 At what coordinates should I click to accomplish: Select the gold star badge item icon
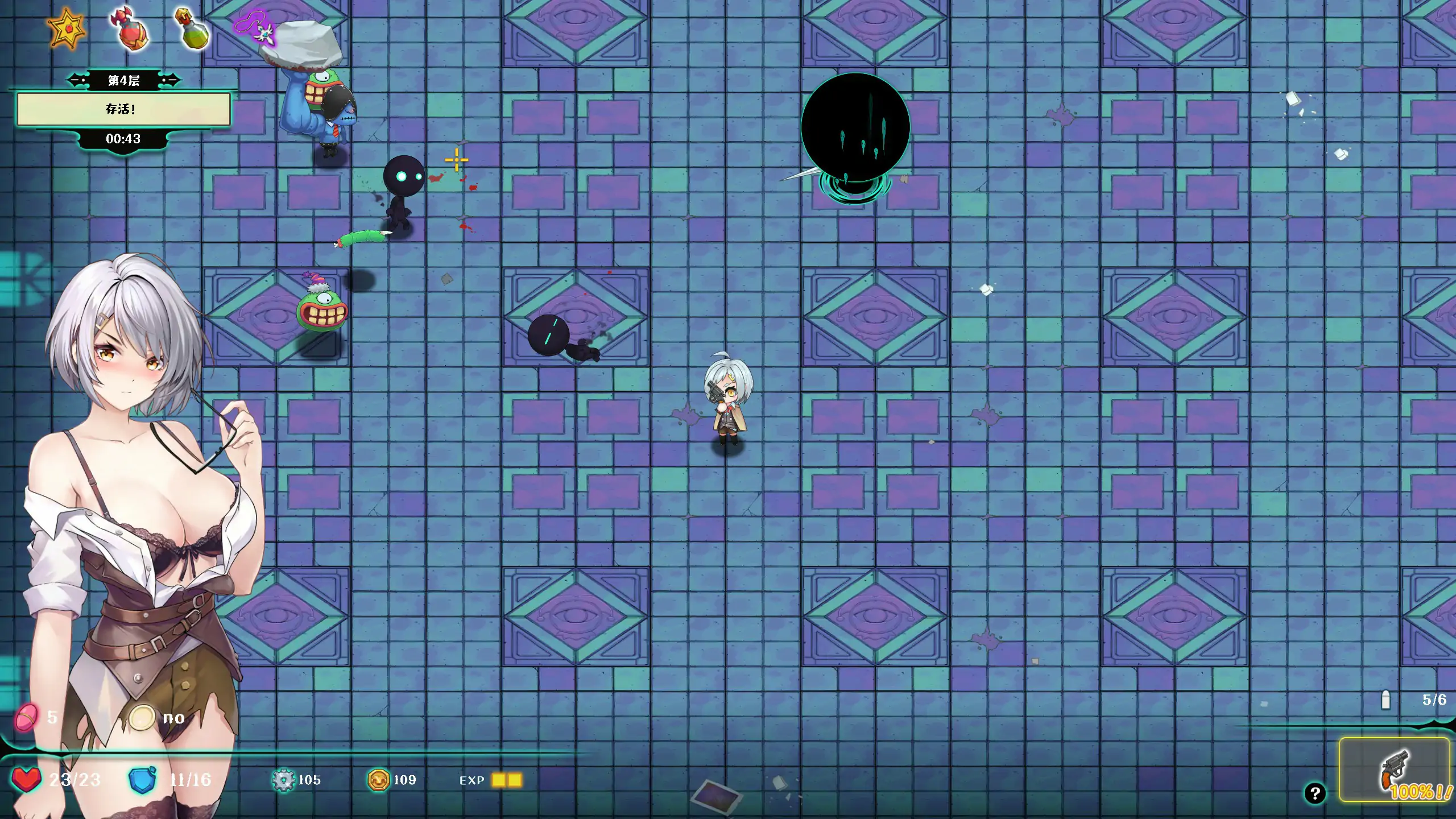pyautogui.click(x=67, y=28)
